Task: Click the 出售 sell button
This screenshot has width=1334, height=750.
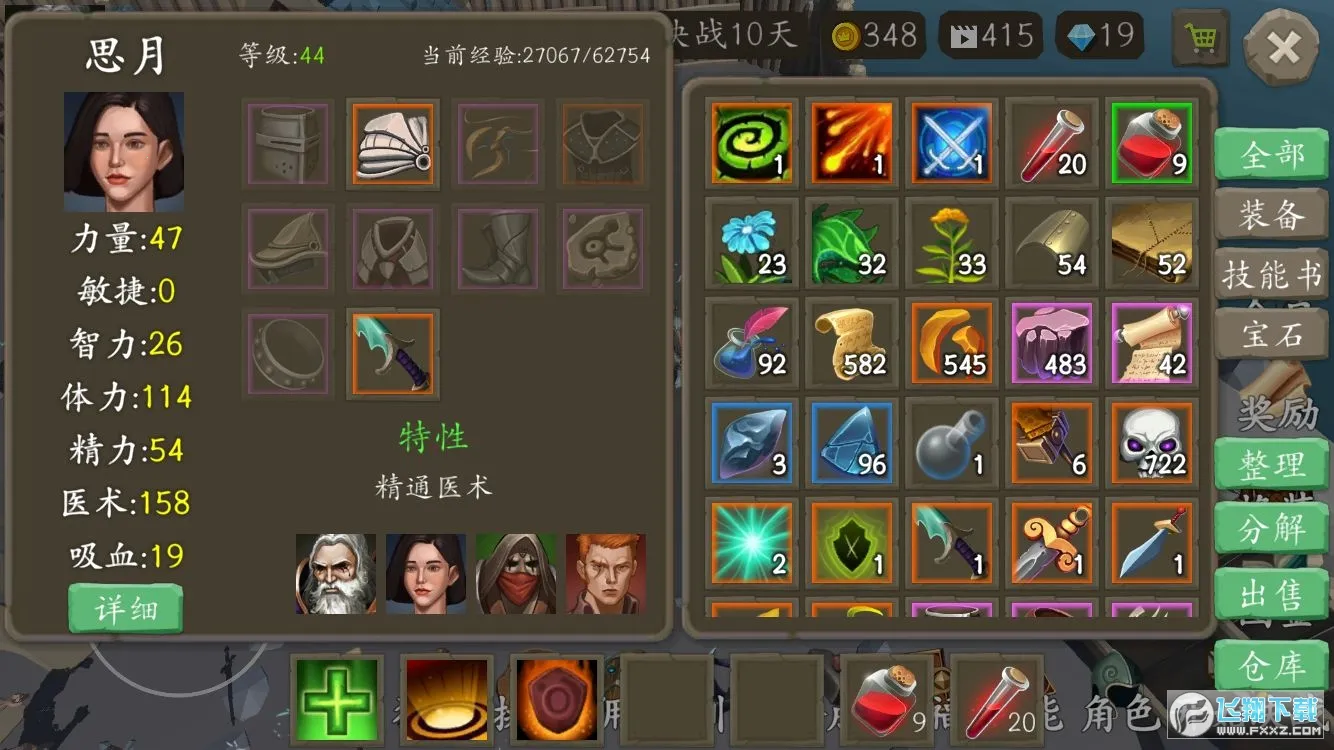Action: 1271,595
